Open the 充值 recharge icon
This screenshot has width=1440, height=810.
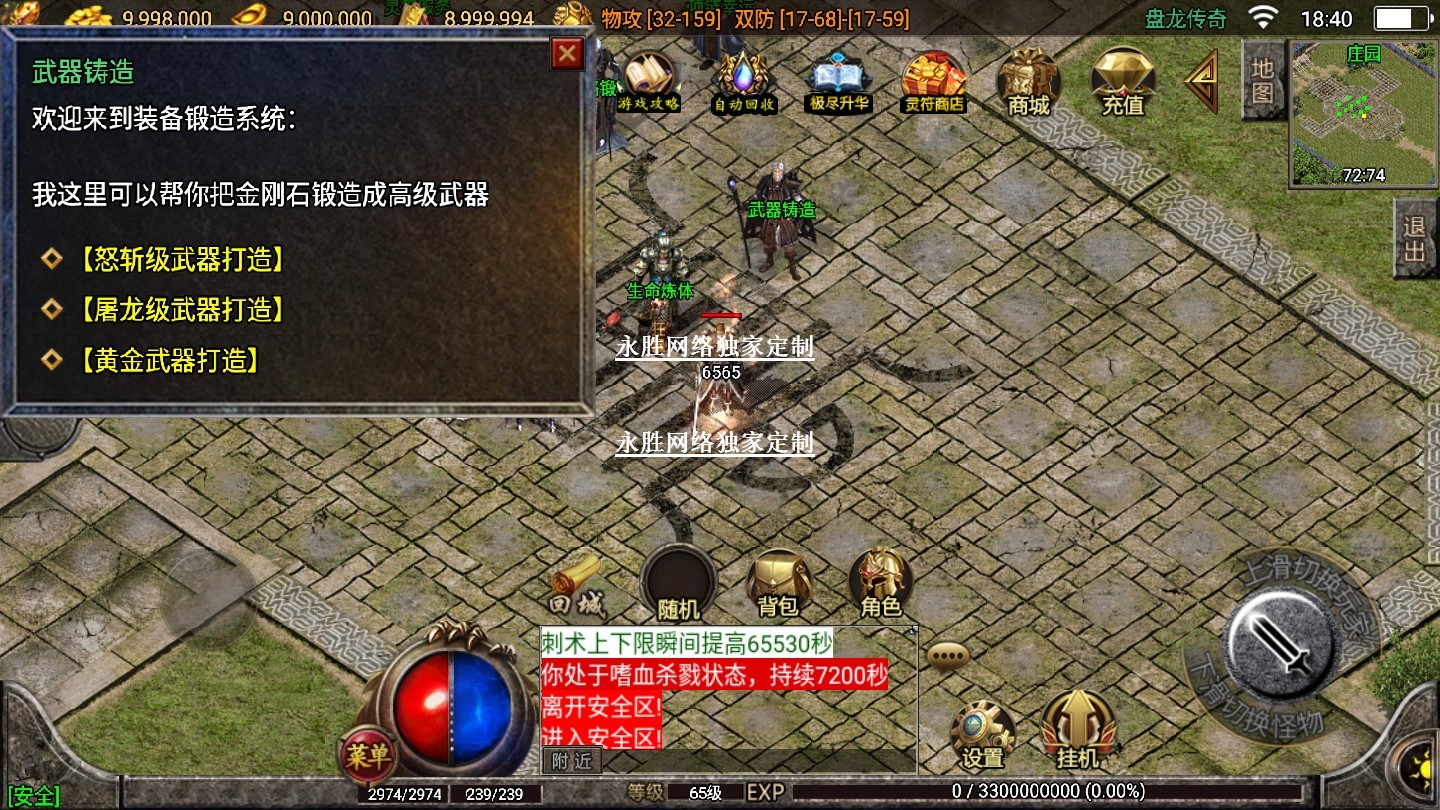1122,81
